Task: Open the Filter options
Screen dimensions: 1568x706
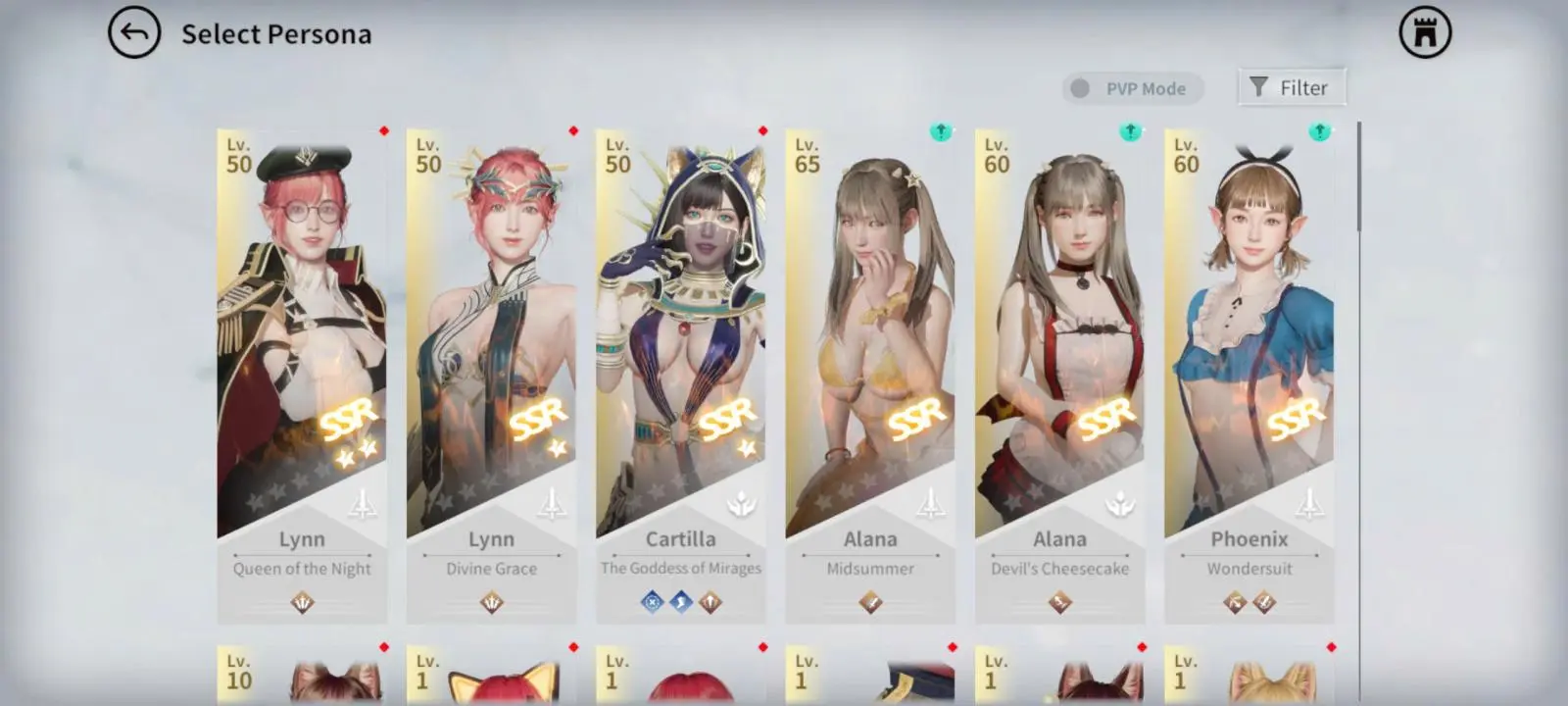Action: click(x=1291, y=87)
